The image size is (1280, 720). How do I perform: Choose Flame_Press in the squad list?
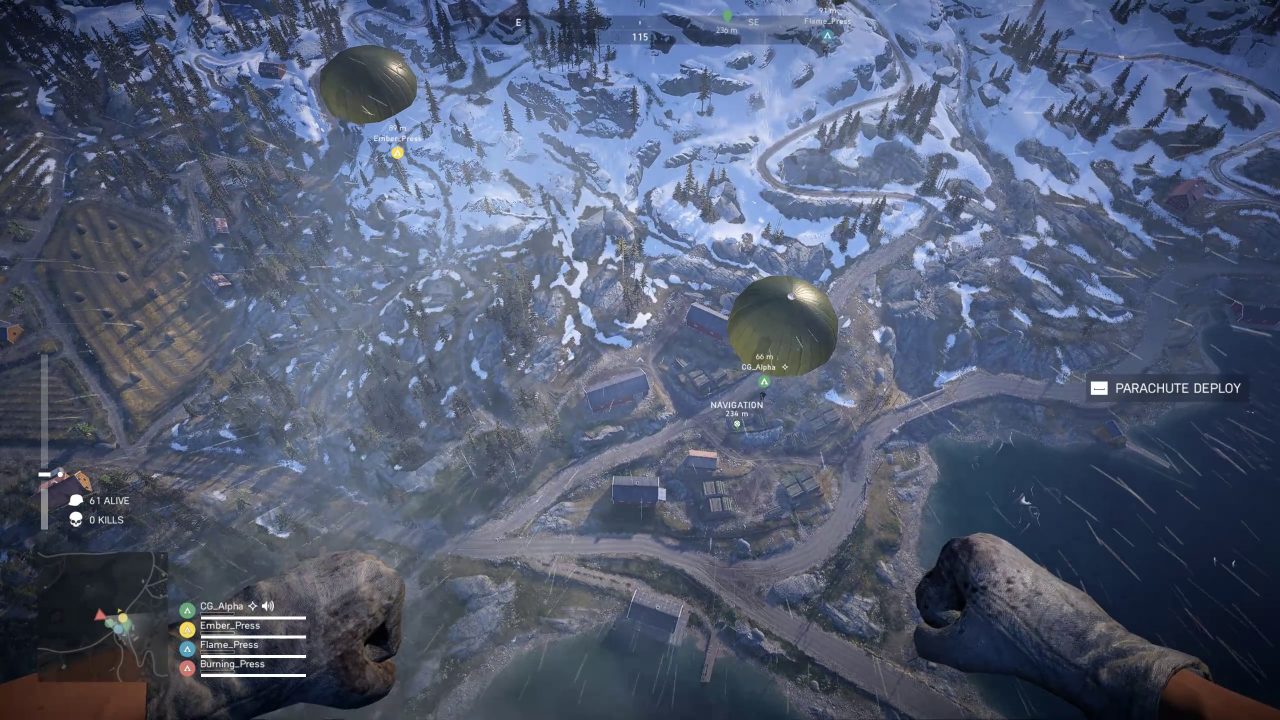[229, 645]
